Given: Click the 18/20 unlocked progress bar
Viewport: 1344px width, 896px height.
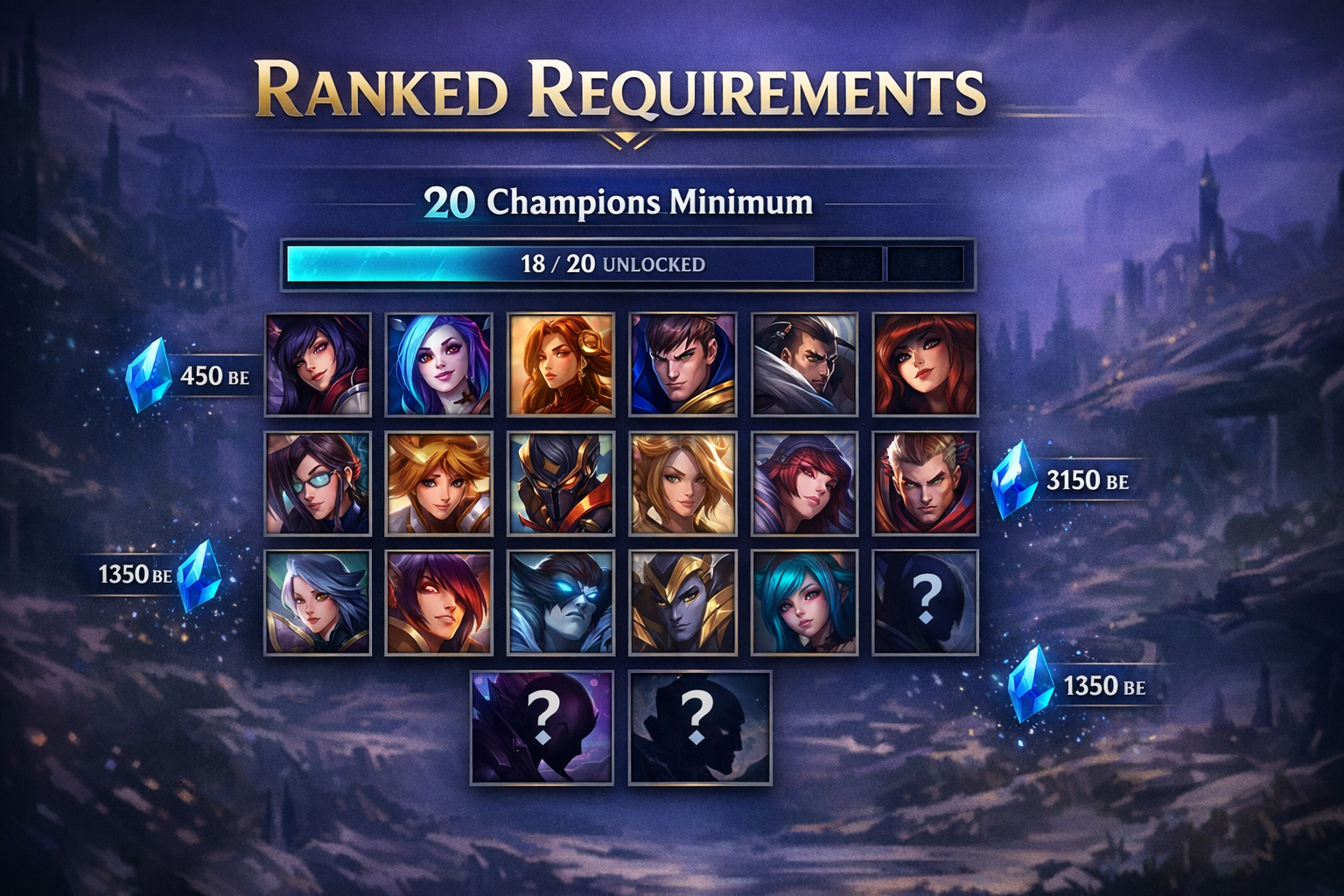Looking at the screenshot, I should tap(626, 264).
